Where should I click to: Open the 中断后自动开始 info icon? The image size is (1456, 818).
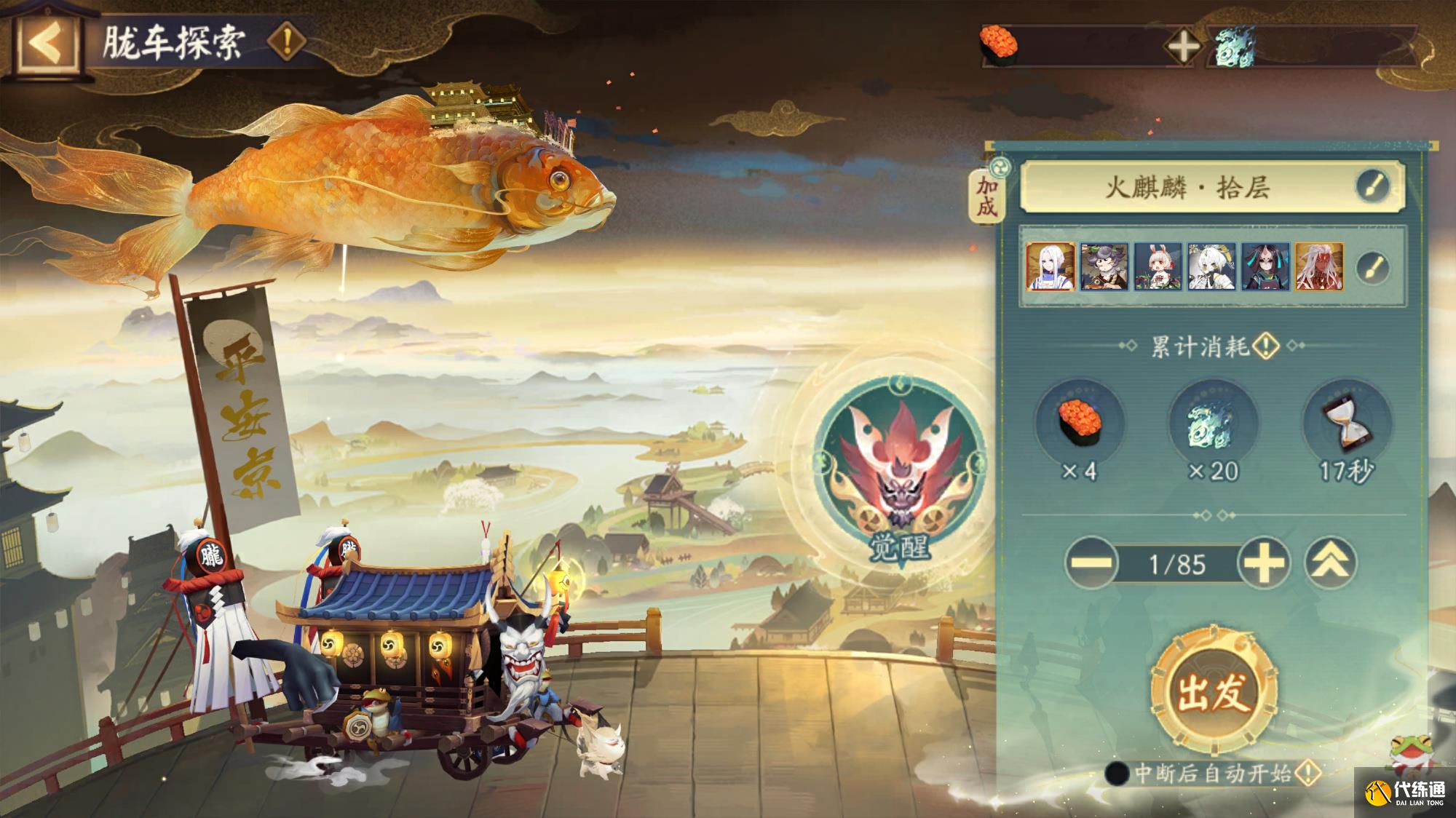coord(1308,772)
